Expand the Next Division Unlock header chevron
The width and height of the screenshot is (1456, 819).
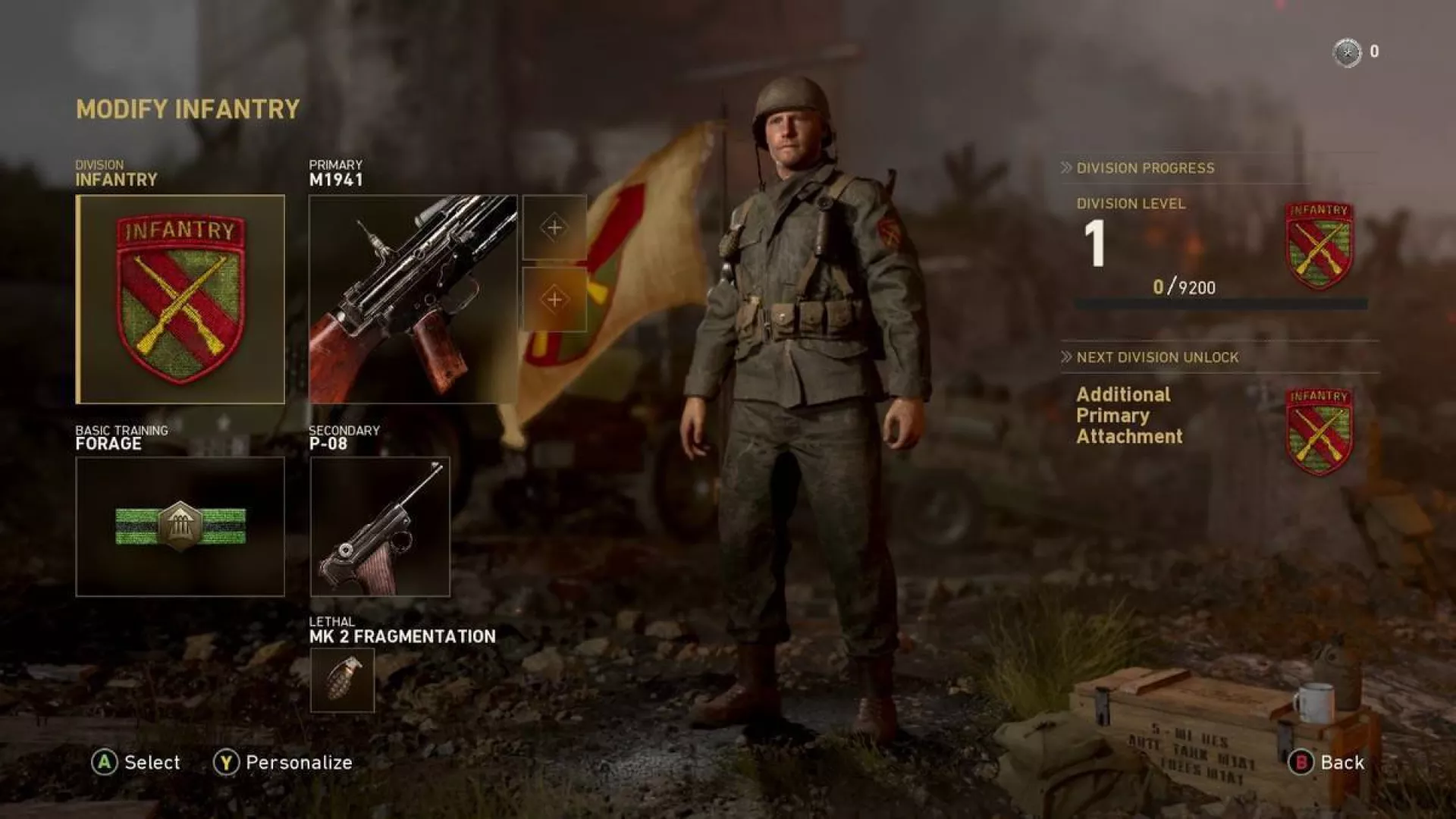(x=1066, y=356)
